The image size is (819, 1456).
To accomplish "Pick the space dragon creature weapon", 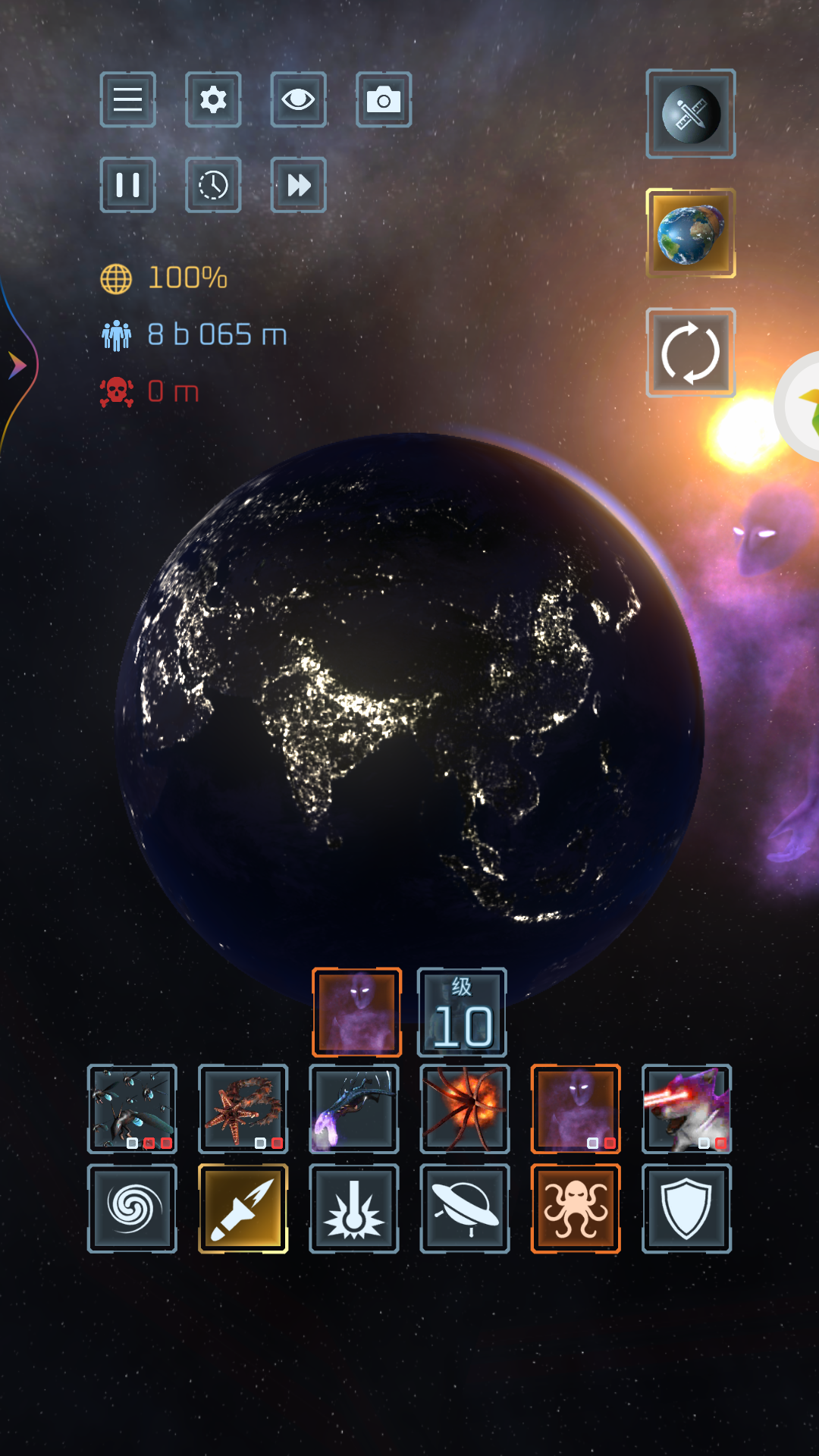I will point(353,1109).
